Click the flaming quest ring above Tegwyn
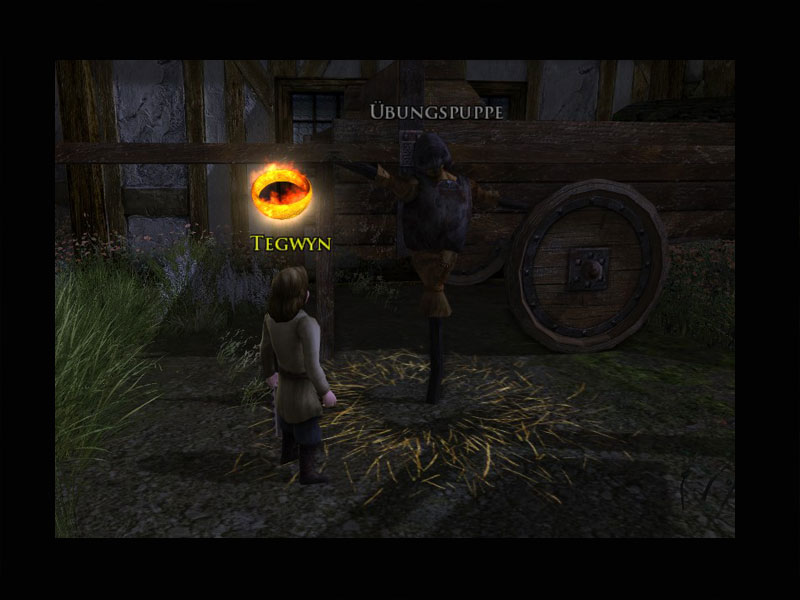Image resolution: width=800 pixels, height=600 pixels. click(281, 191)
